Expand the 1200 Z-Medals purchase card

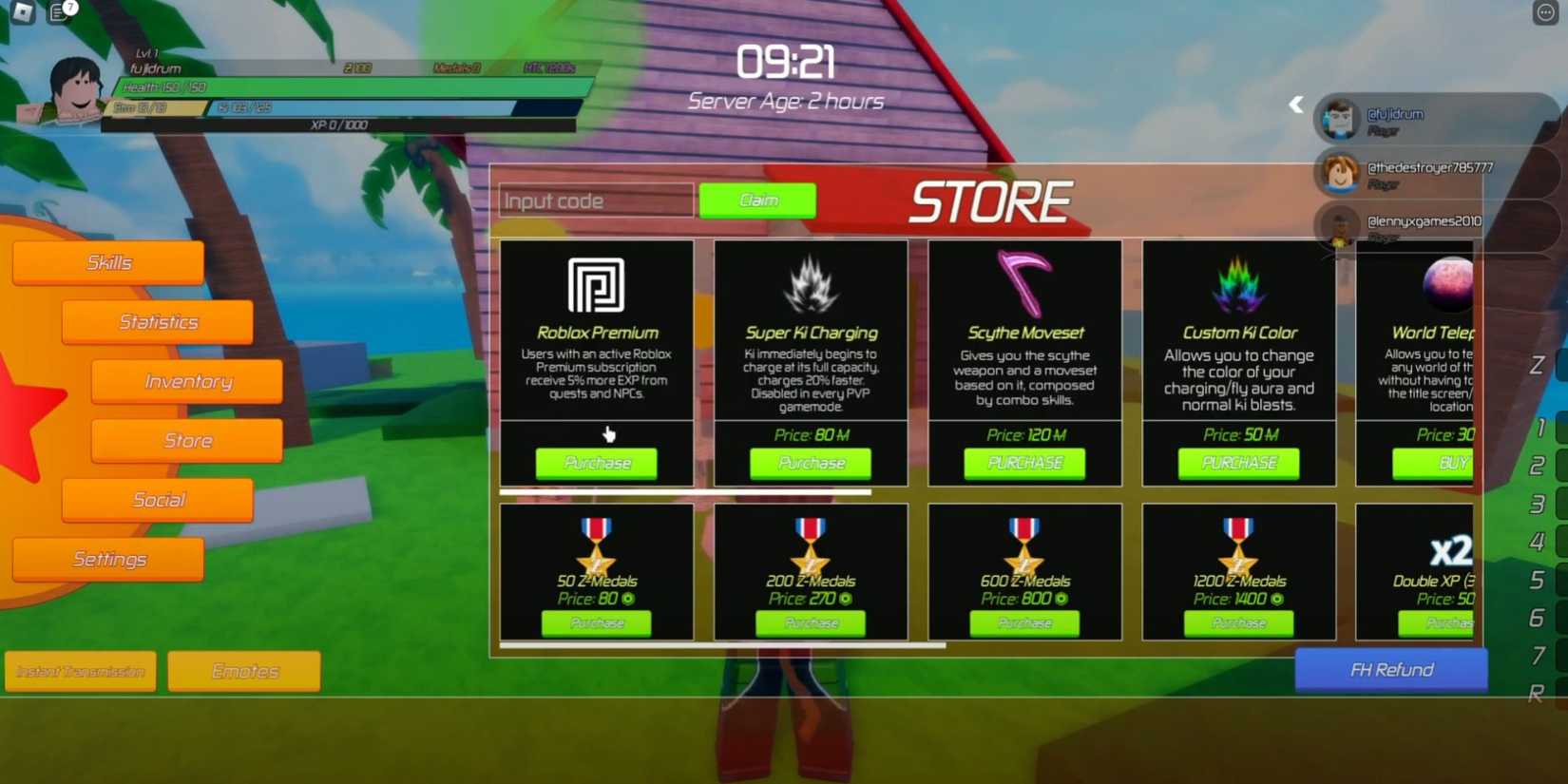1237,570
